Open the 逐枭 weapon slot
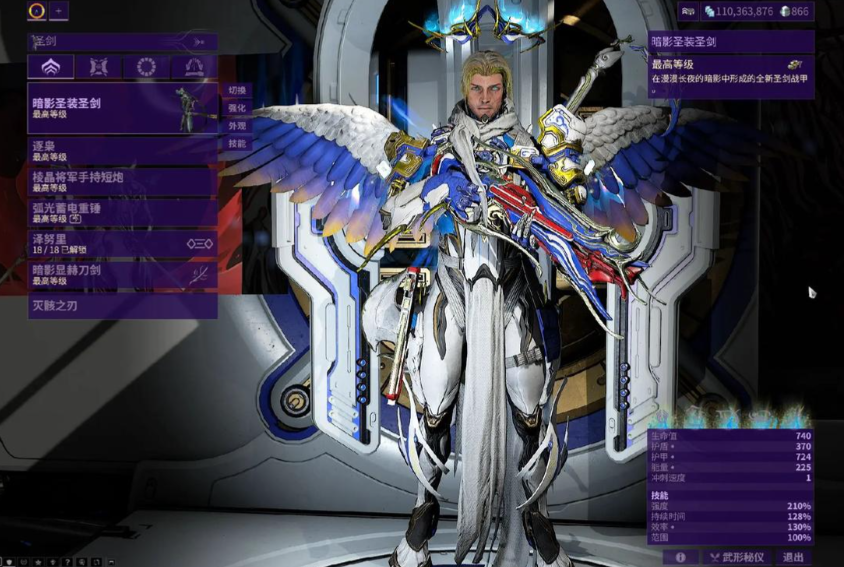This screenshot has height=567, width=844. 120,150
